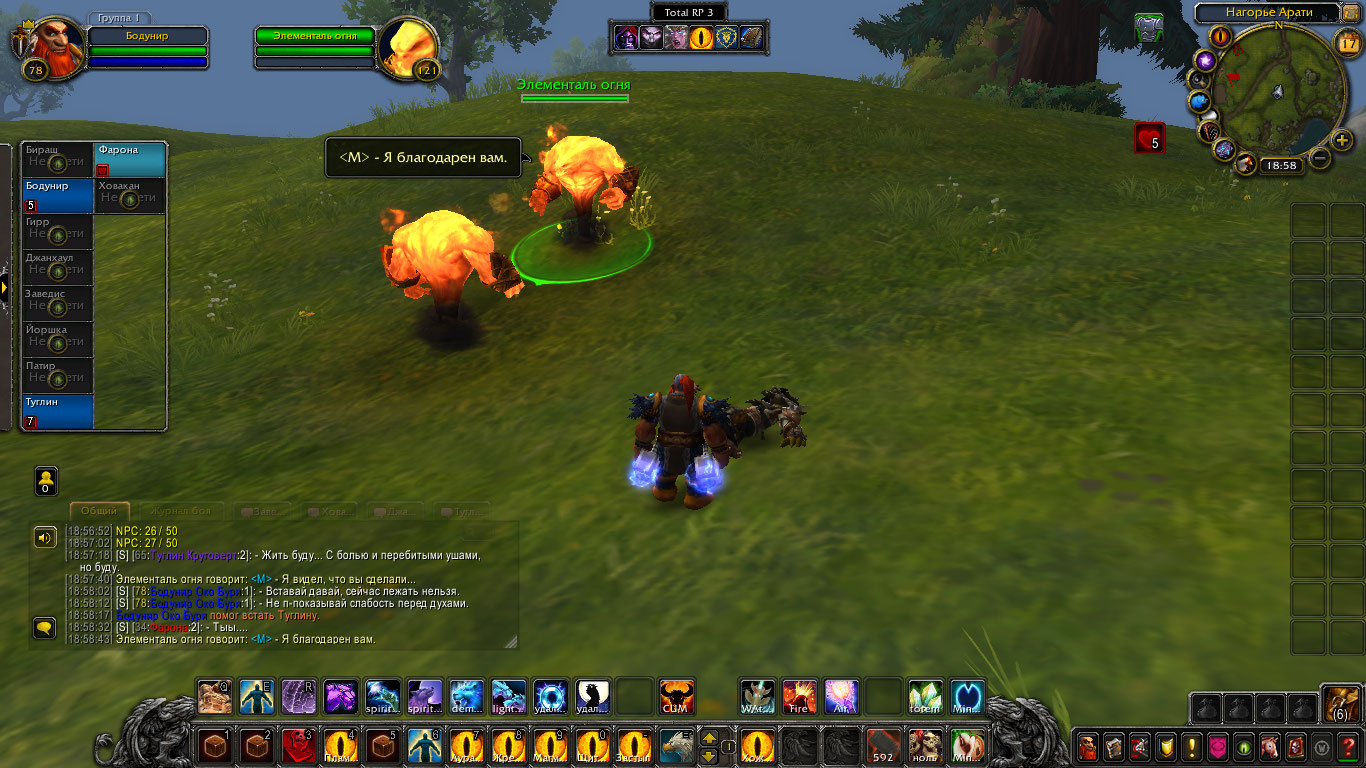Viewport: 1366px width, 768px height.
Task: Open the calendar showing day 17
Action: click(1349, 42)
